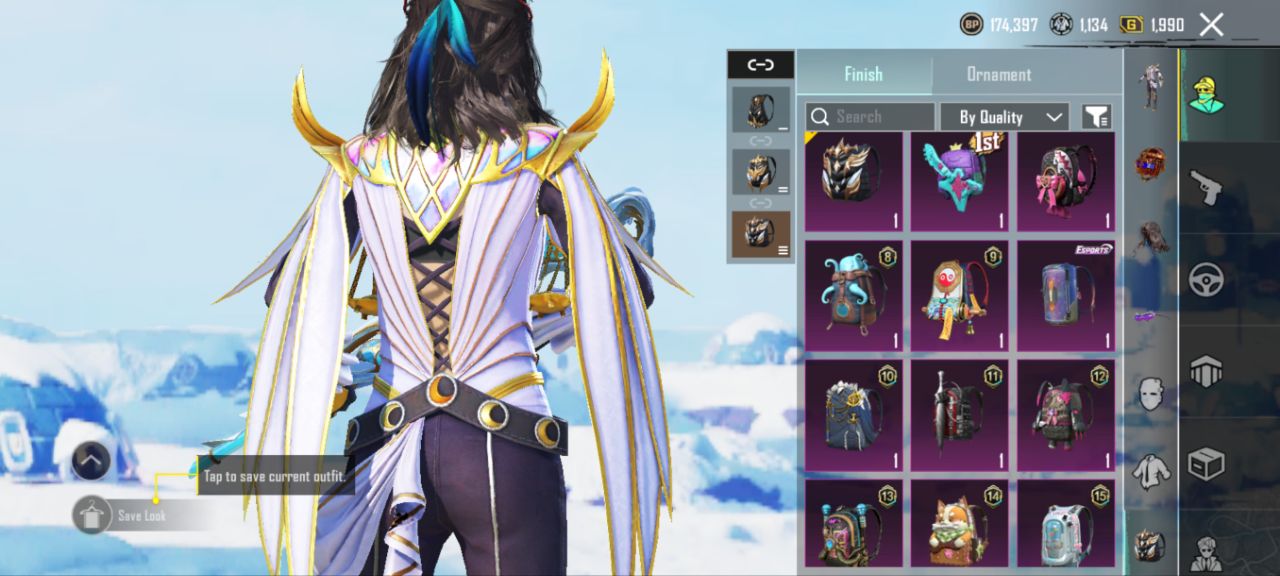
Task: Close the inventory with the X button
Action: 1211,25
